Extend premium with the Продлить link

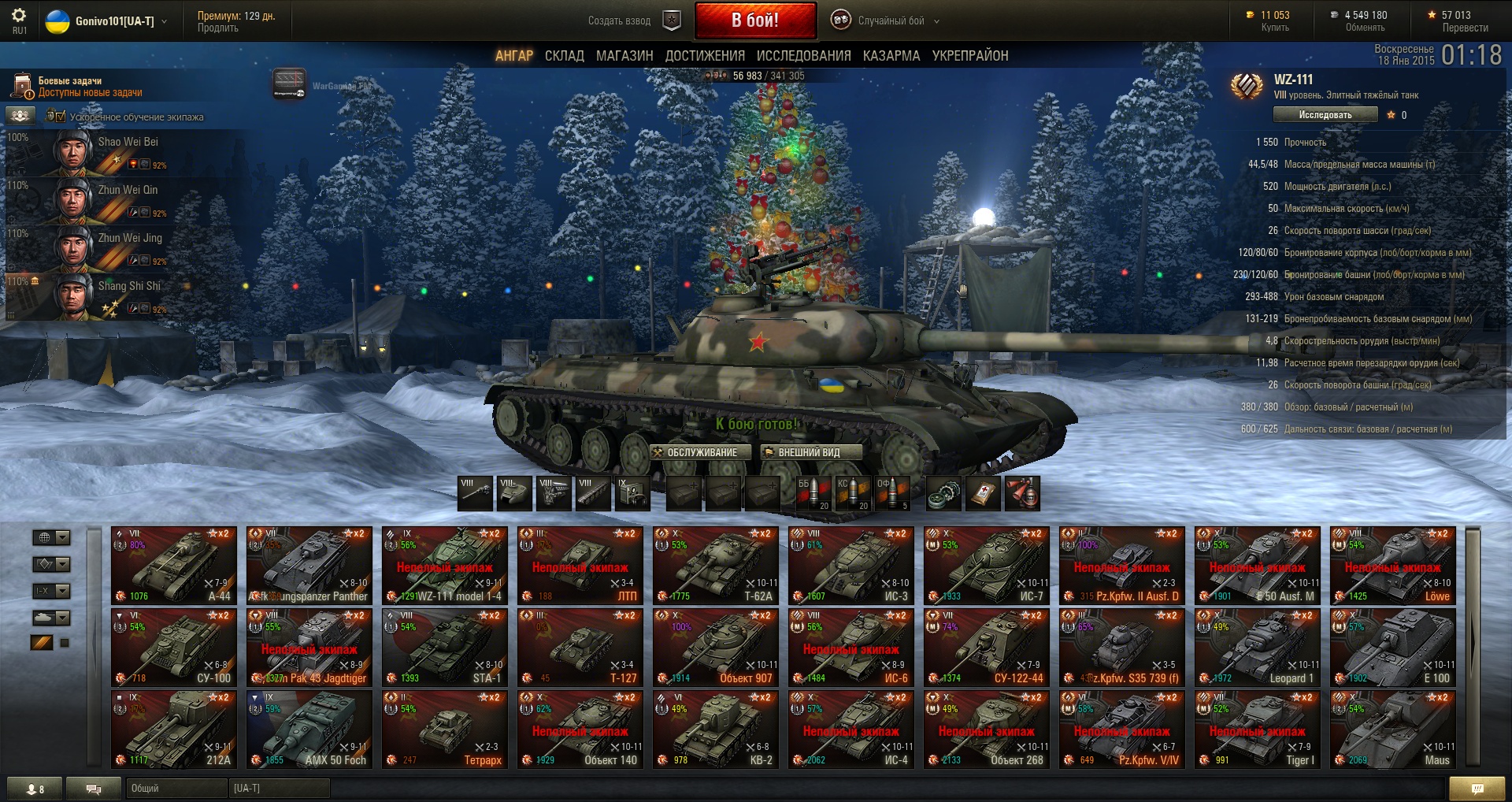point(218,28)
